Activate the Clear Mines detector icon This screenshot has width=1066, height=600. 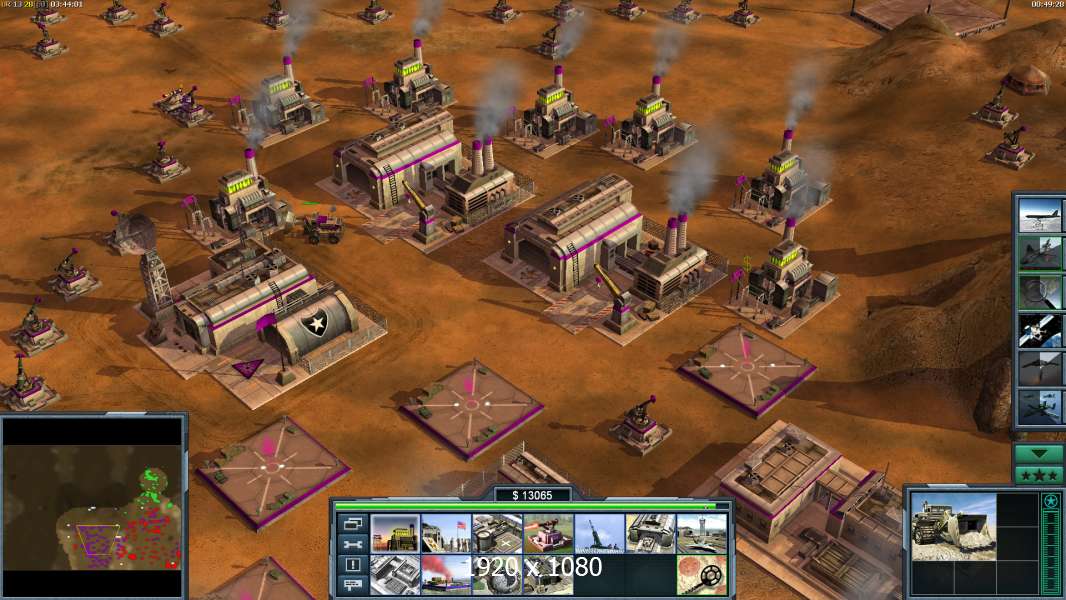tap(701, 574)
